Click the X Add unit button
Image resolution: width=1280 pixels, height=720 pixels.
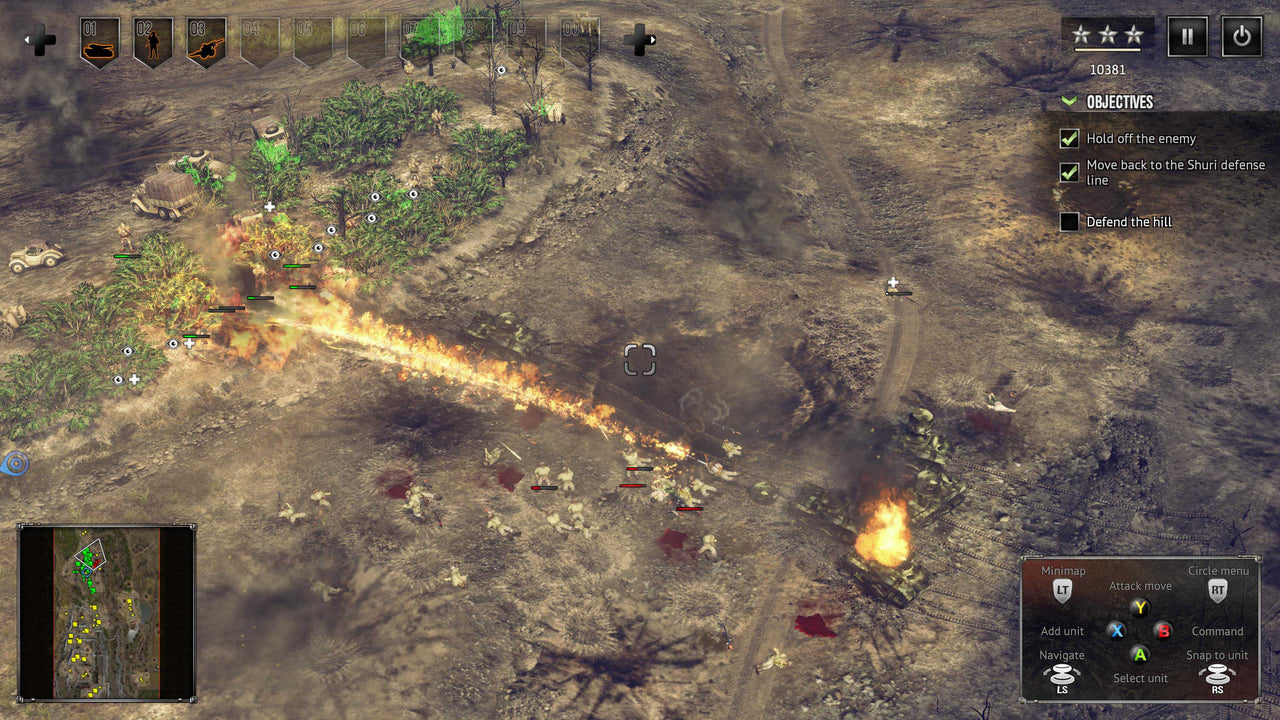click(x=1116, y=631)
